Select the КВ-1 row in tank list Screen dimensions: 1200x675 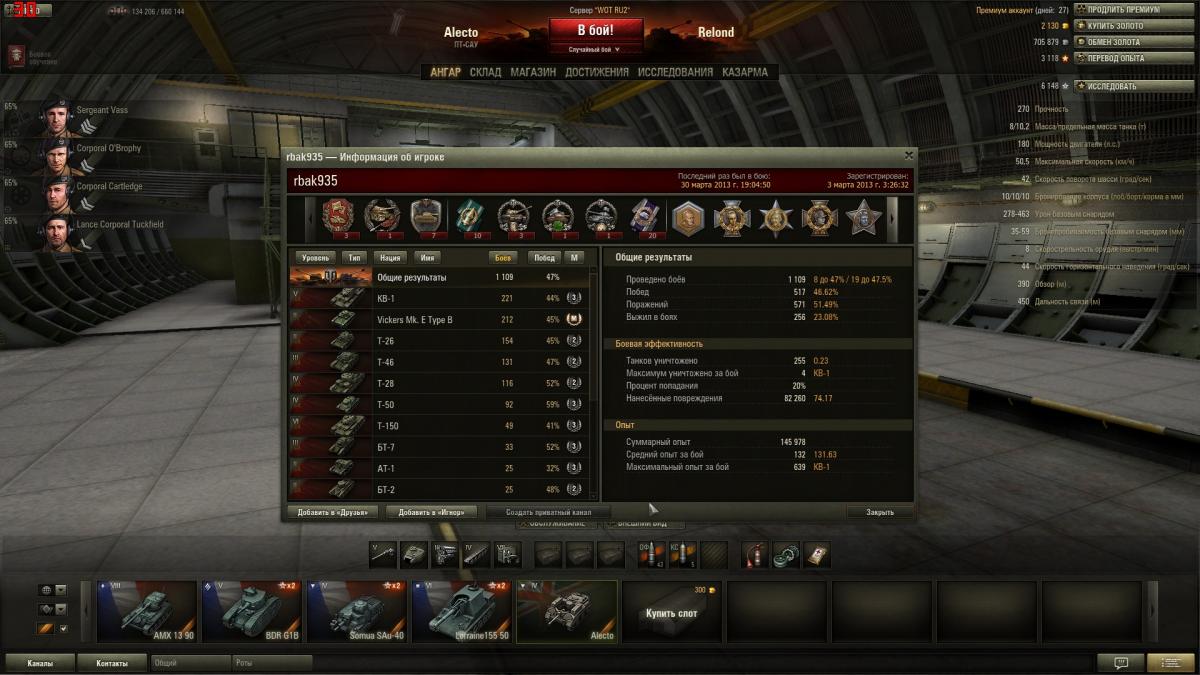(x=440, y=298)
